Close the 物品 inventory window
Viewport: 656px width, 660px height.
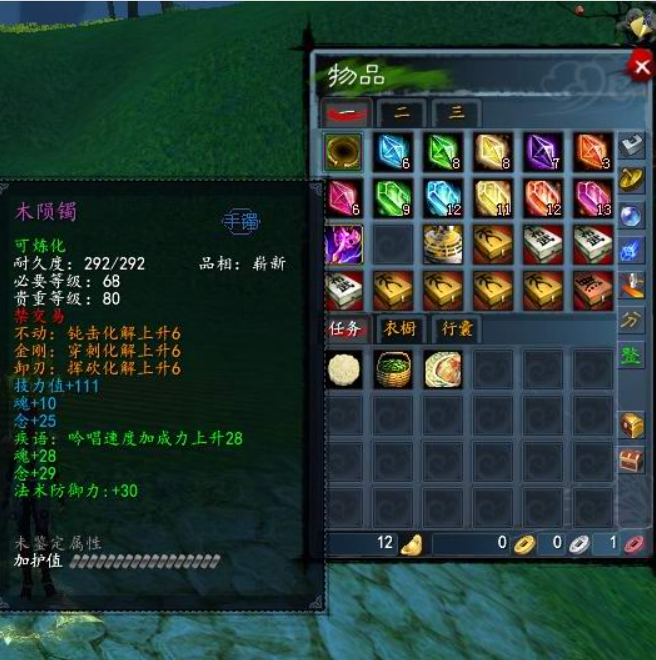(x=639, y=67)
